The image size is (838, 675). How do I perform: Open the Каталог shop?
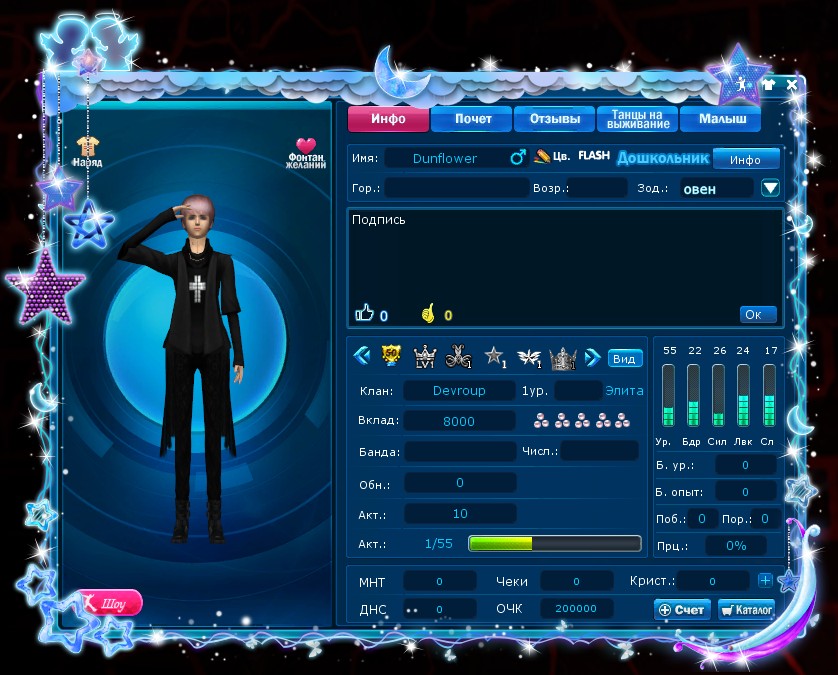(746, 609)
